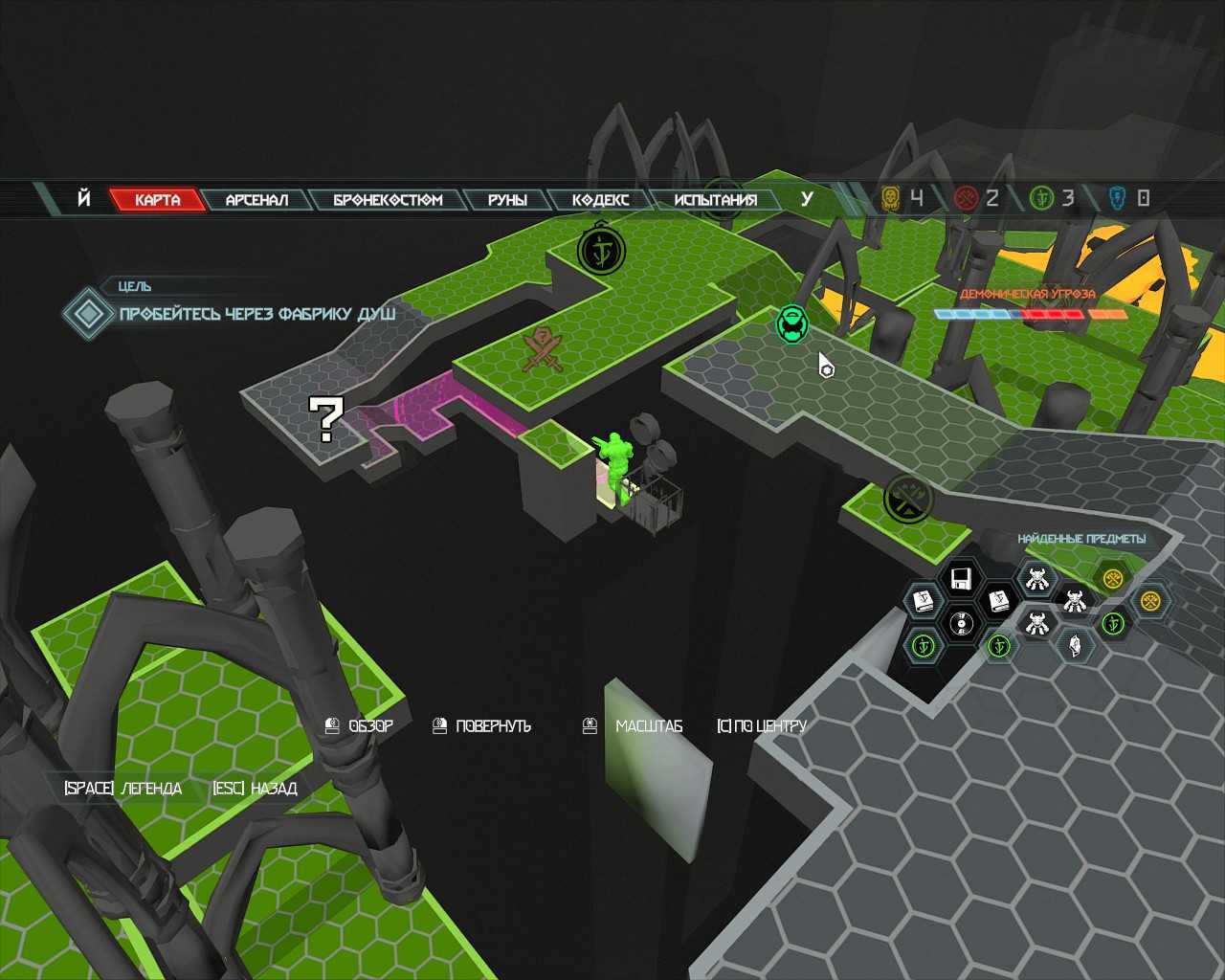Select the Руны tab
The image size is (1225, 980).
(x=506, y=200)
